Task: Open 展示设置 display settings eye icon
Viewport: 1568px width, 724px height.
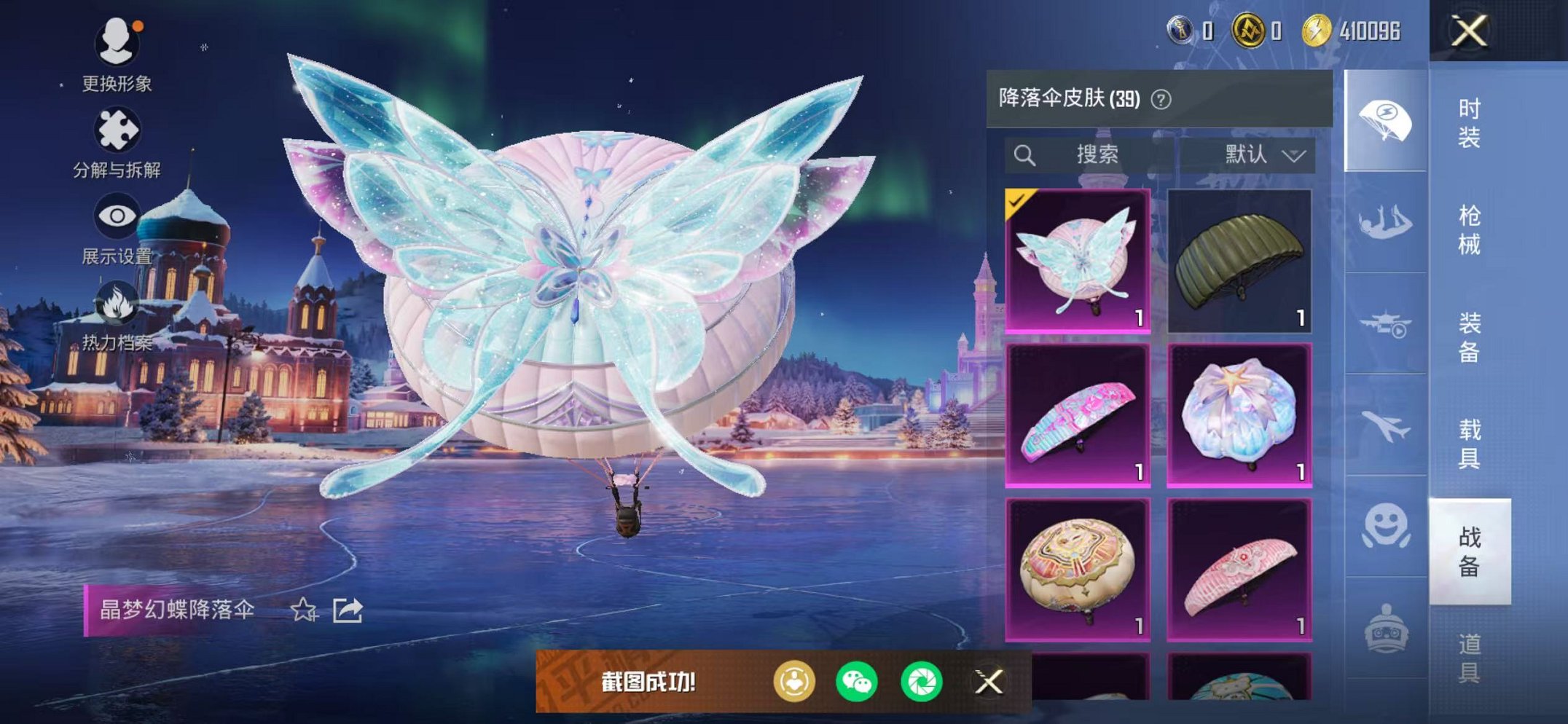Action: [x=117, y=216]
